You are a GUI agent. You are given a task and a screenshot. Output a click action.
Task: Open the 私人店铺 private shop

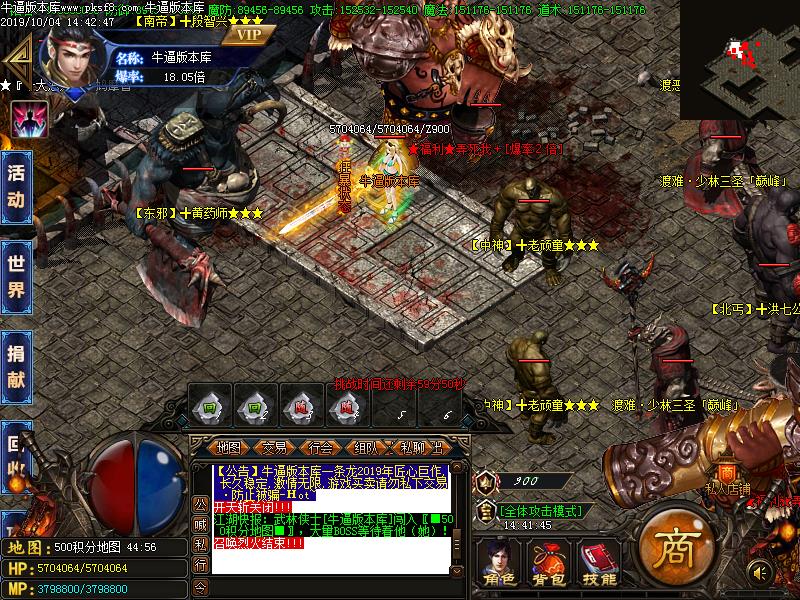tap(727, 476)
